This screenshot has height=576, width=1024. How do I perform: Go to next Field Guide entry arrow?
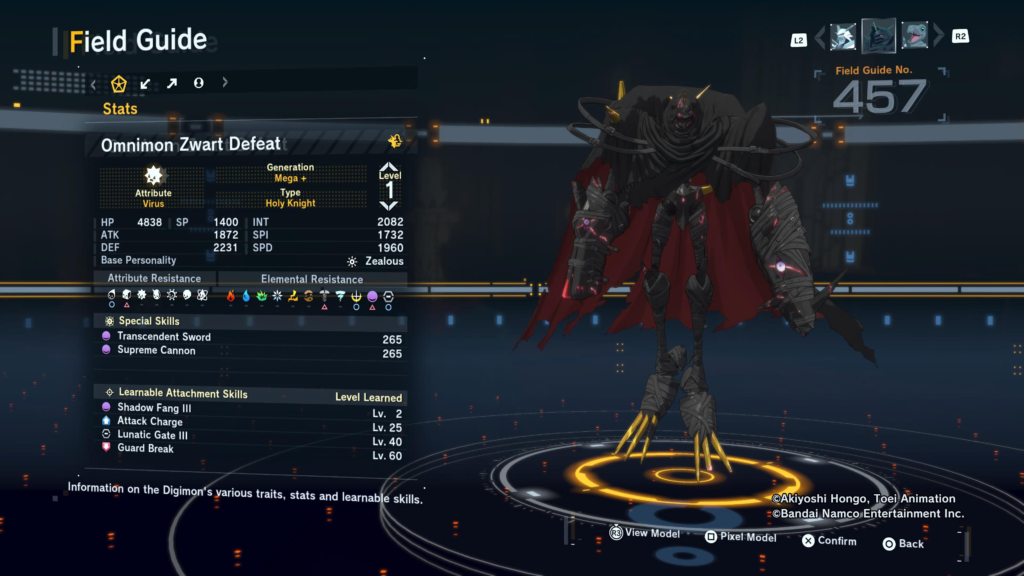pyautogui.click(x=938, y=38)
